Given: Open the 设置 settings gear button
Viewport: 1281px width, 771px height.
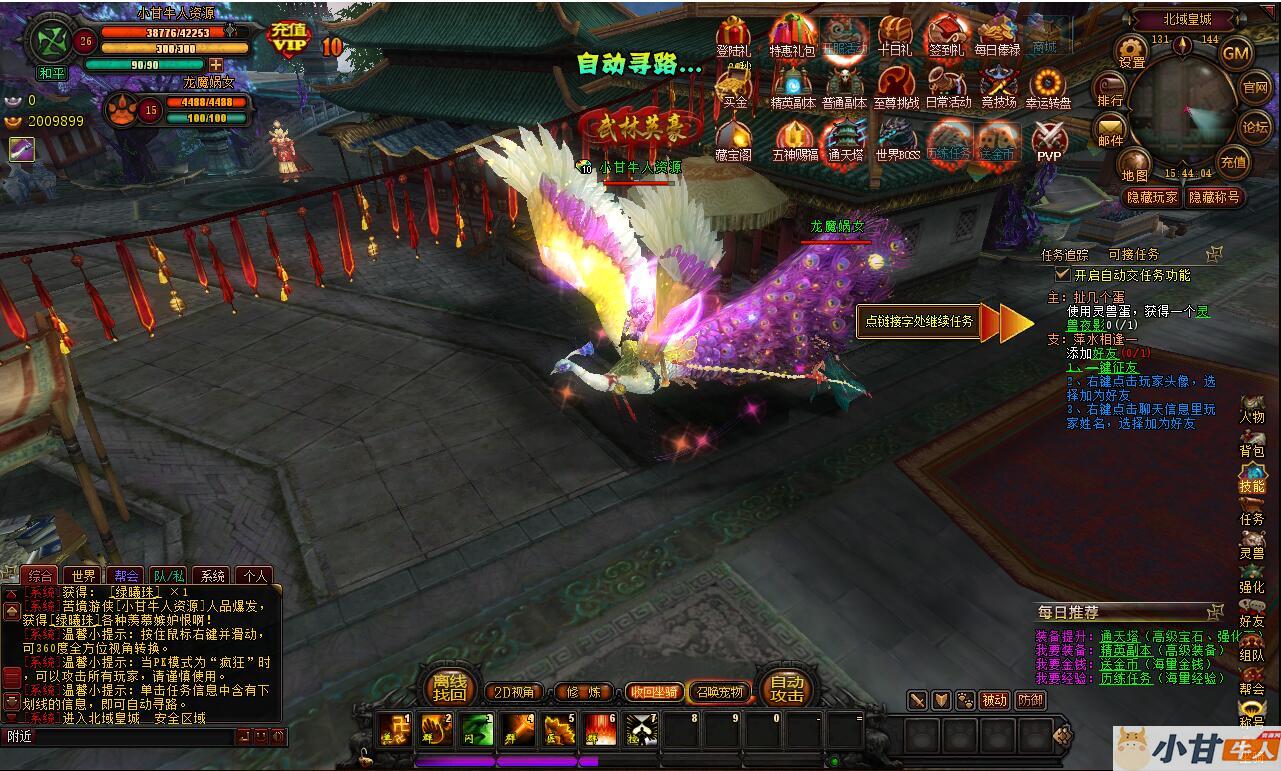Looking at the screenshot, I should point(1131,50).
